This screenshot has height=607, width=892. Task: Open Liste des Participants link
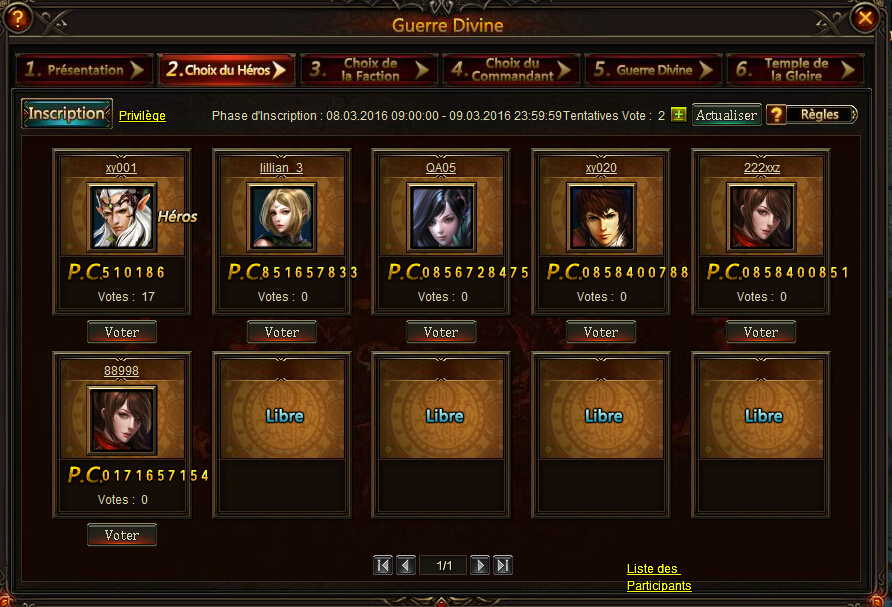(x=658, y=577)
